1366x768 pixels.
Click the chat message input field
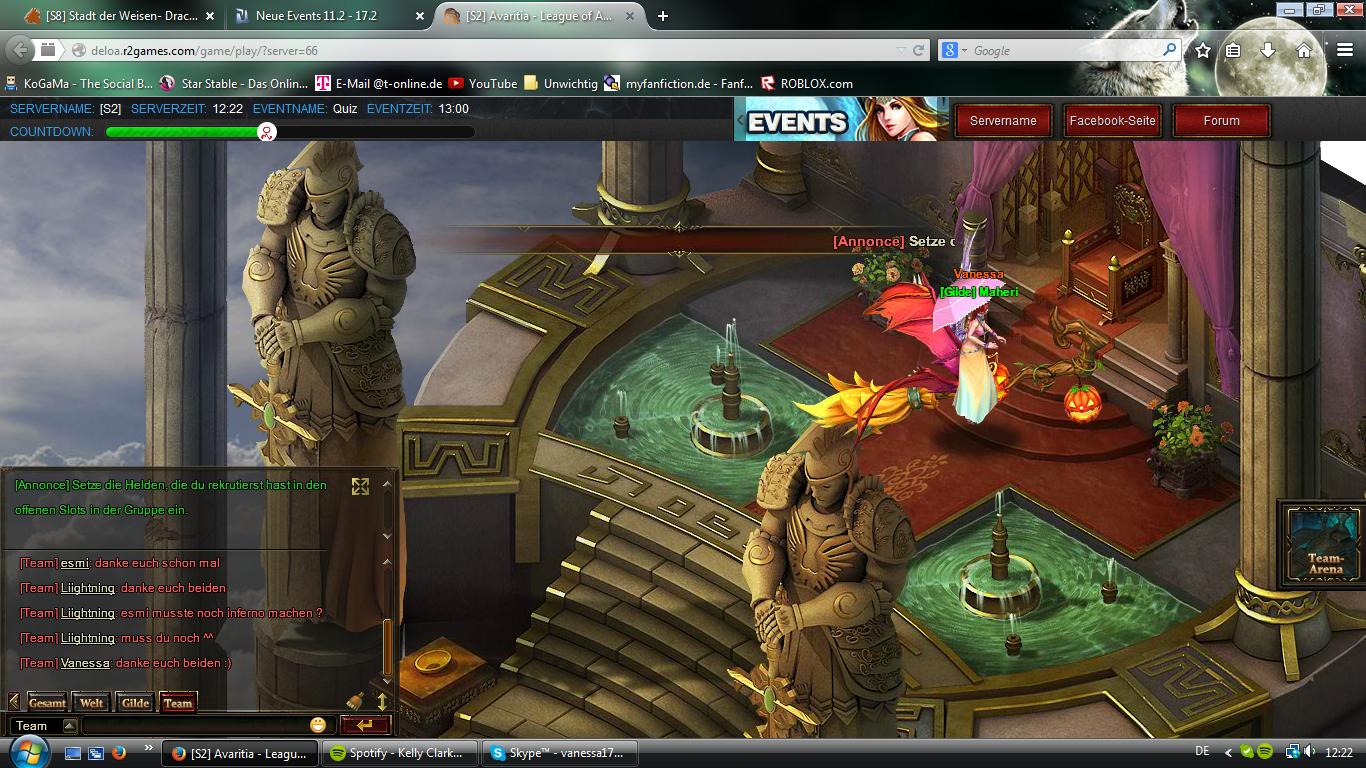[195, 726]
